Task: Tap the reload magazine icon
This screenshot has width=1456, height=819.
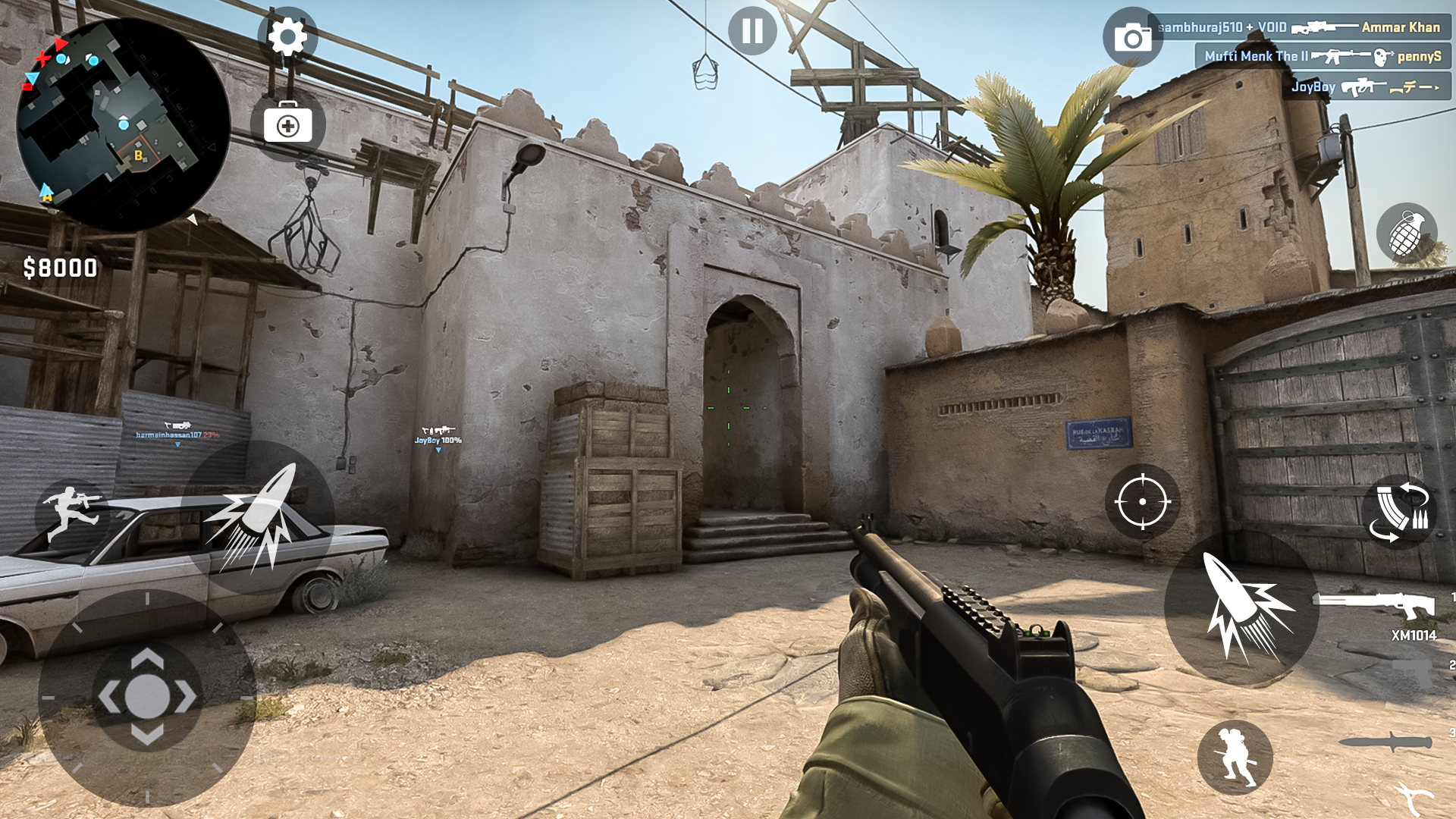Action: tap(1399, 513)
